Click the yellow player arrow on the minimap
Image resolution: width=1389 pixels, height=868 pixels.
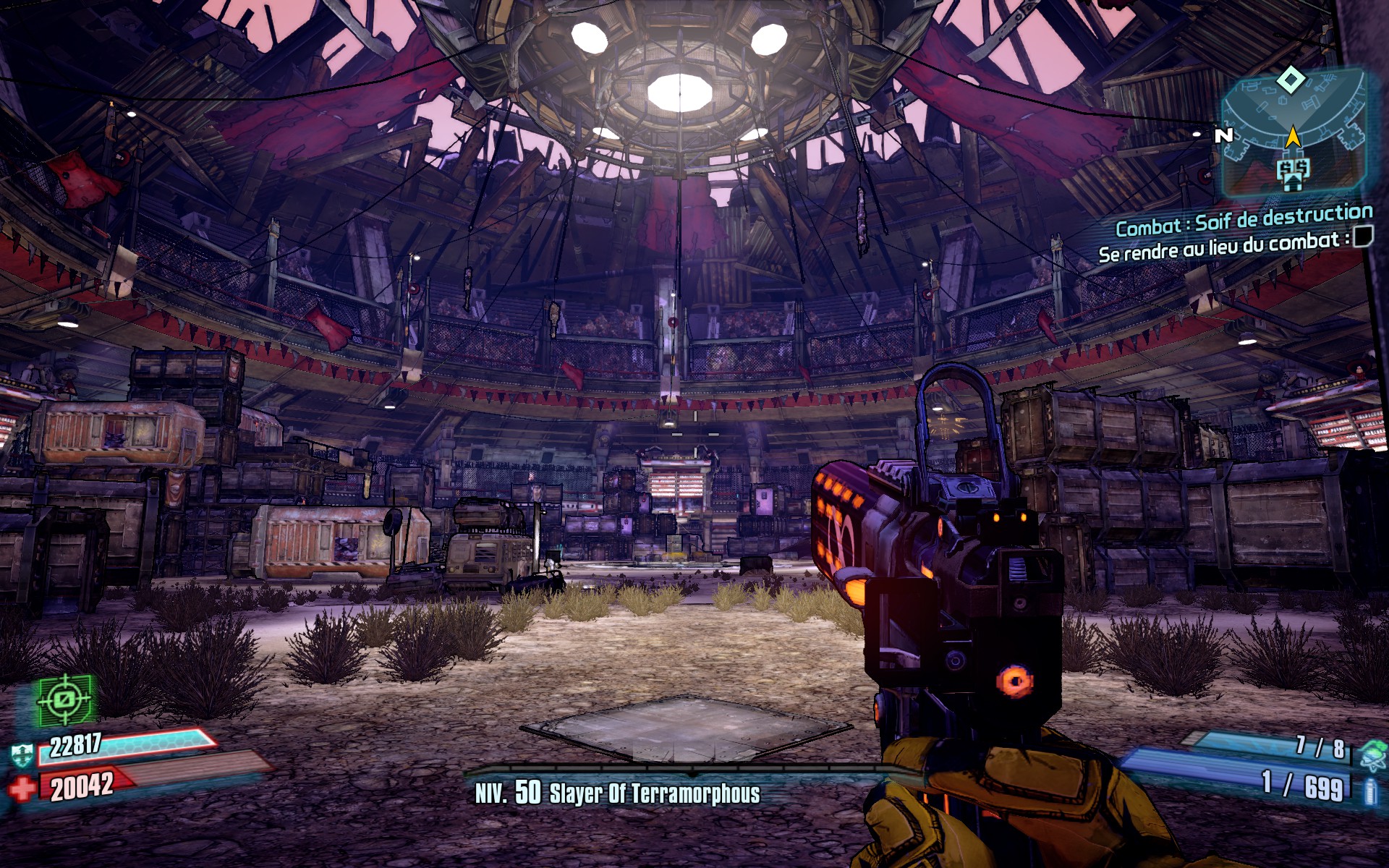[x=1293, y=136]
